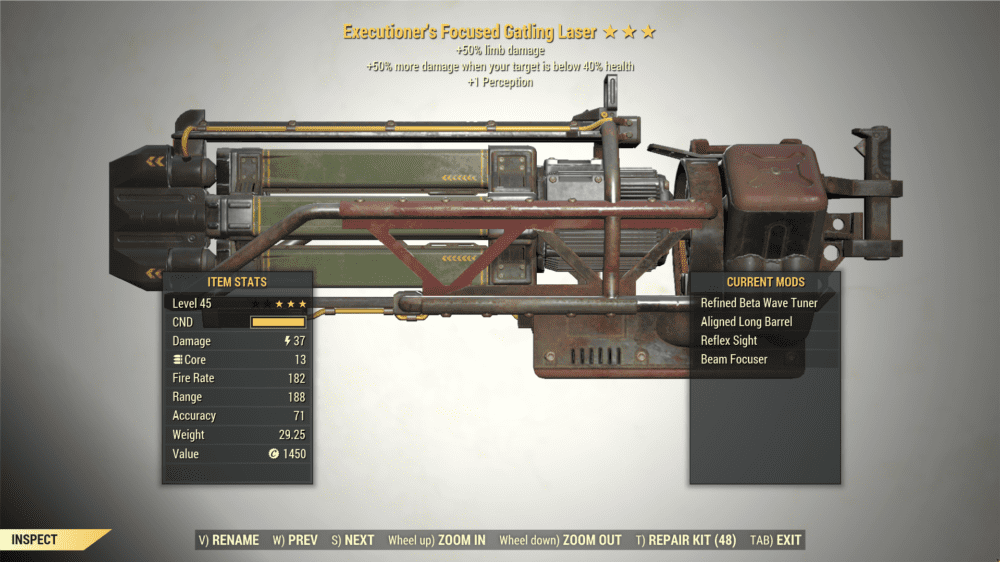Screen dimensions: 1000x562
Task: Choose the RENAME option
Action: tap(229, 540)
